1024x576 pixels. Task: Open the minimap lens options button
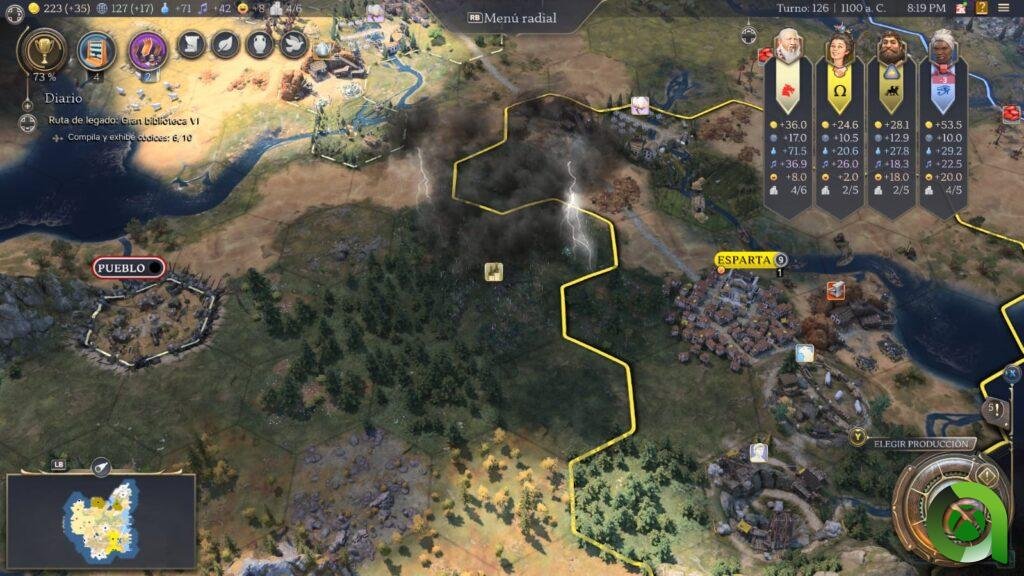[x=100, y=467]
